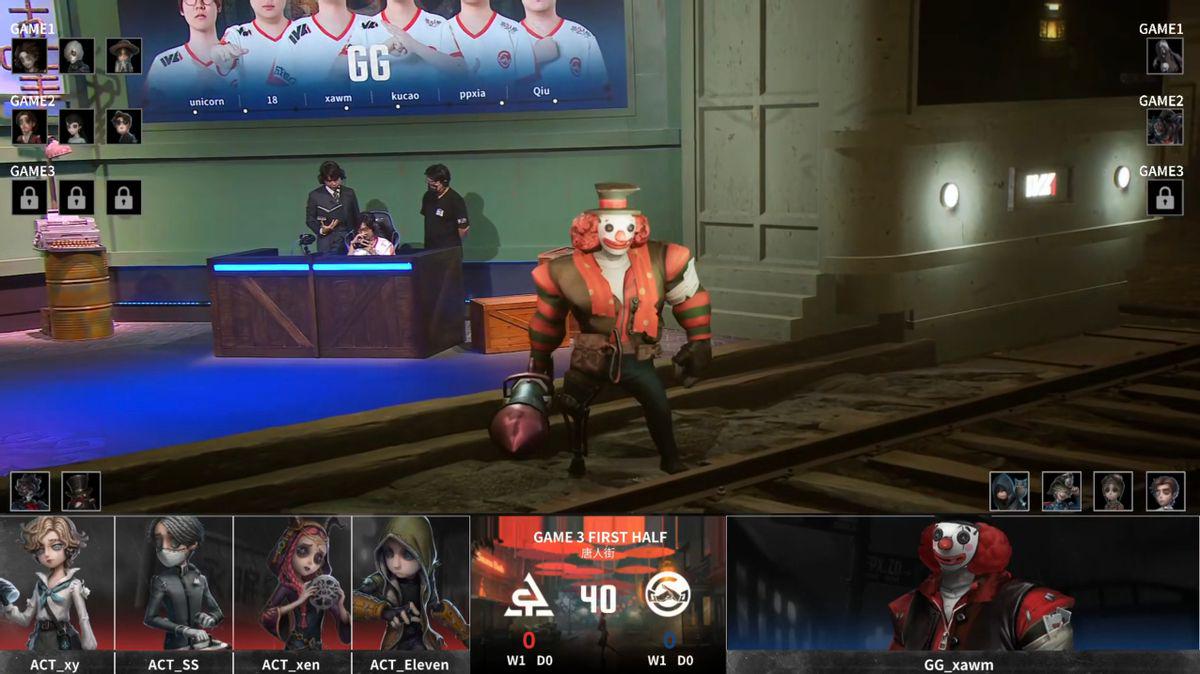
Task: Select the top-hat banned character icon
Action: point(81,491)
